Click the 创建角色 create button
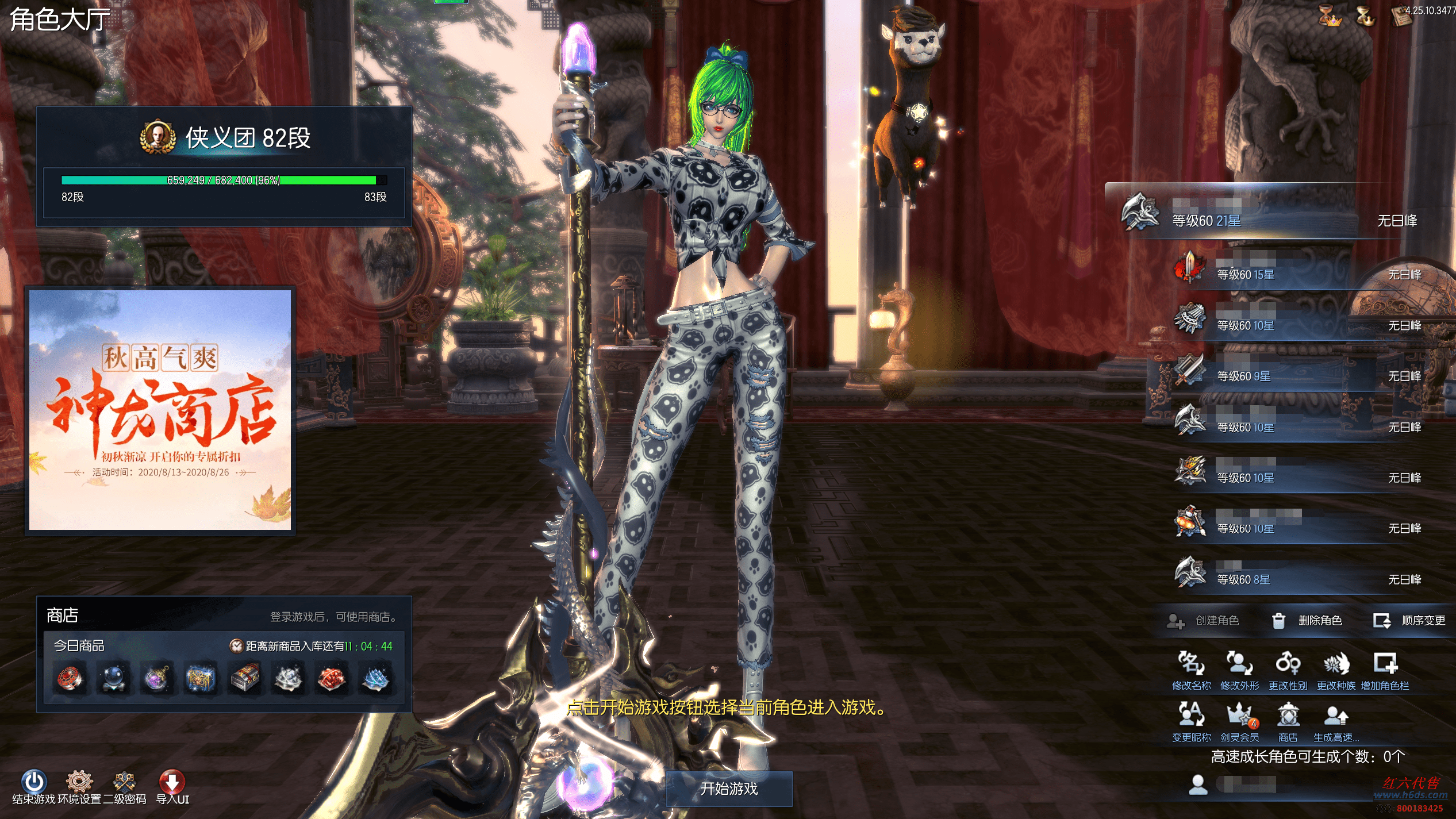Viewport: 1456px width, 819px height. point(1204,621)
